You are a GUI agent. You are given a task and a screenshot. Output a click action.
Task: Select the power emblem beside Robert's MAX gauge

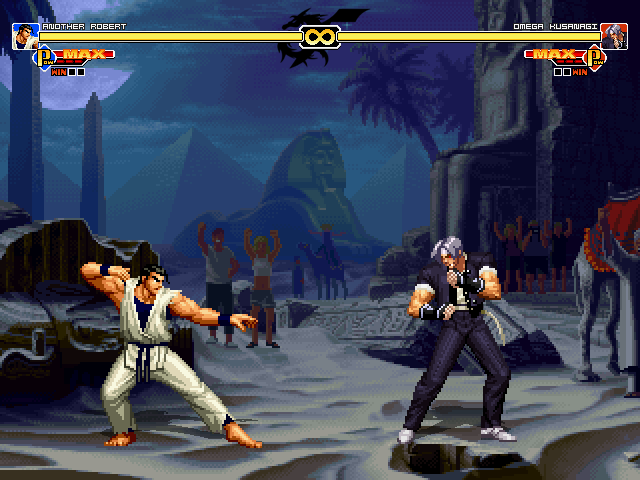coord(45,58)
